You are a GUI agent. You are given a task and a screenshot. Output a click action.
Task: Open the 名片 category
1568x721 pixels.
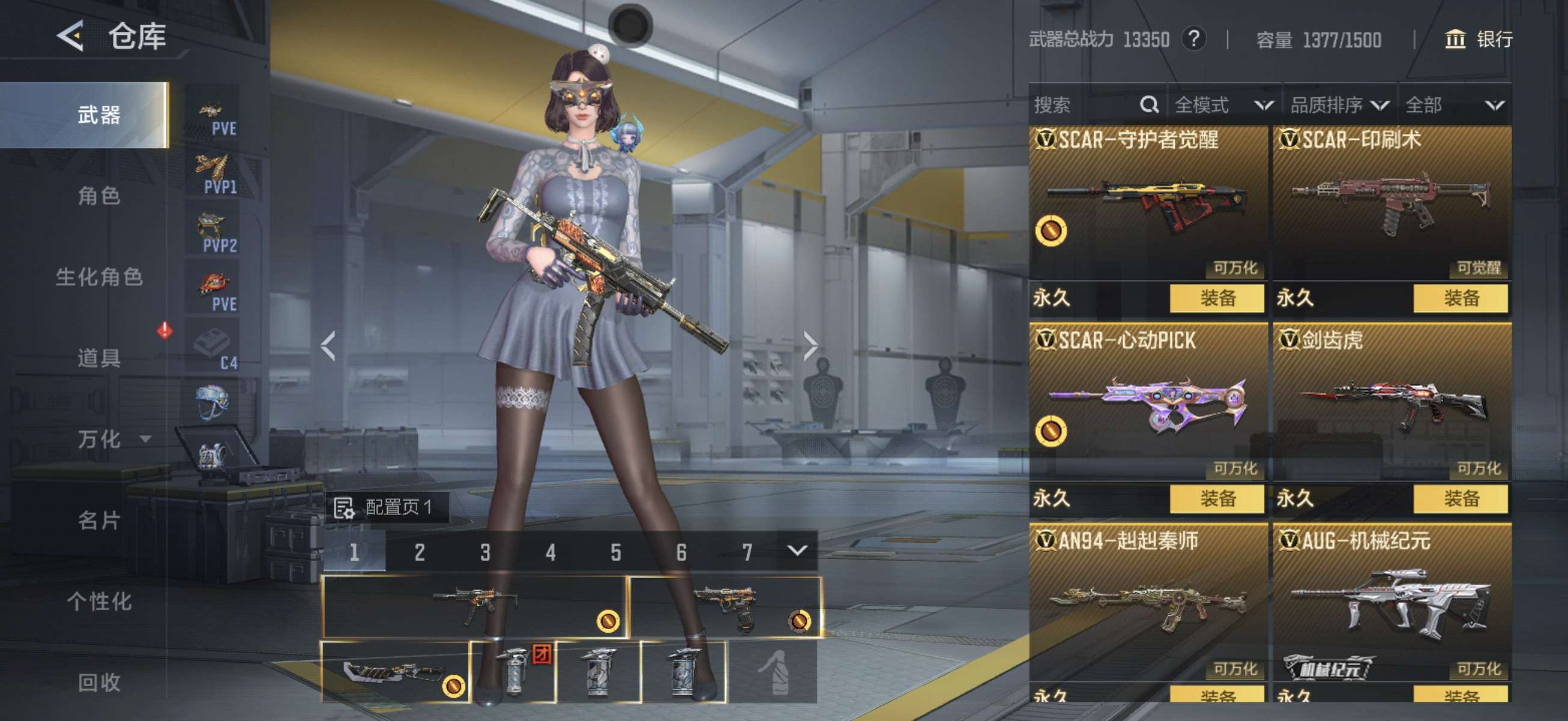(x=99, y=520)
